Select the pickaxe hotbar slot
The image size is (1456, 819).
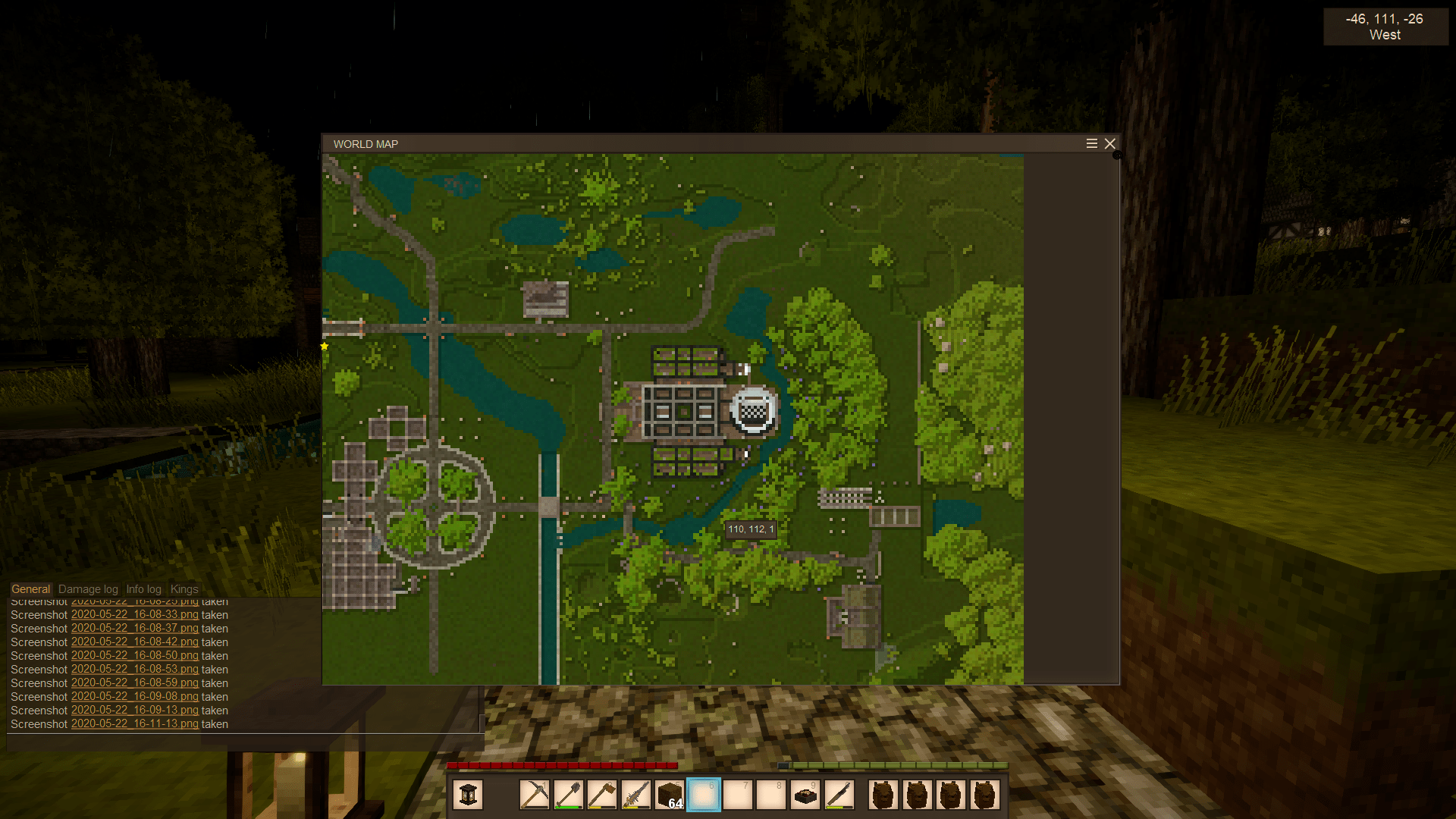[535, 795]
